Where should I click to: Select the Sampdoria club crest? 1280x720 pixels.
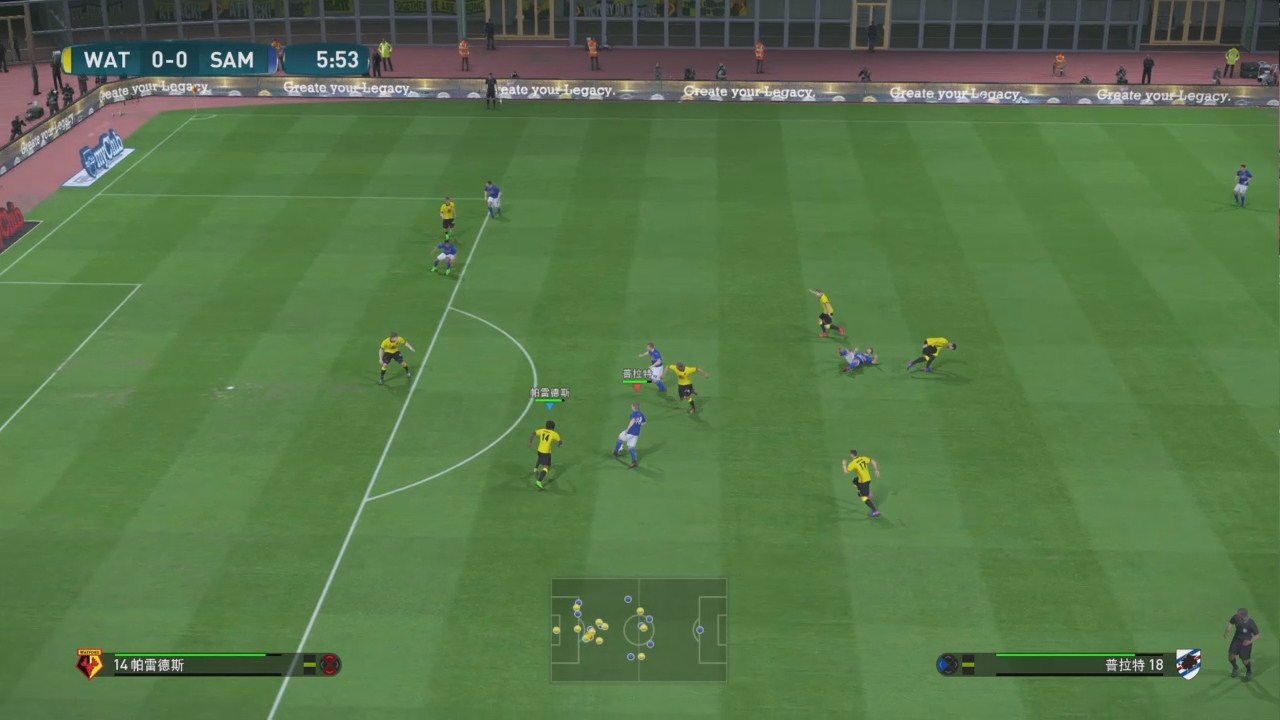(x=1188, y=664)
